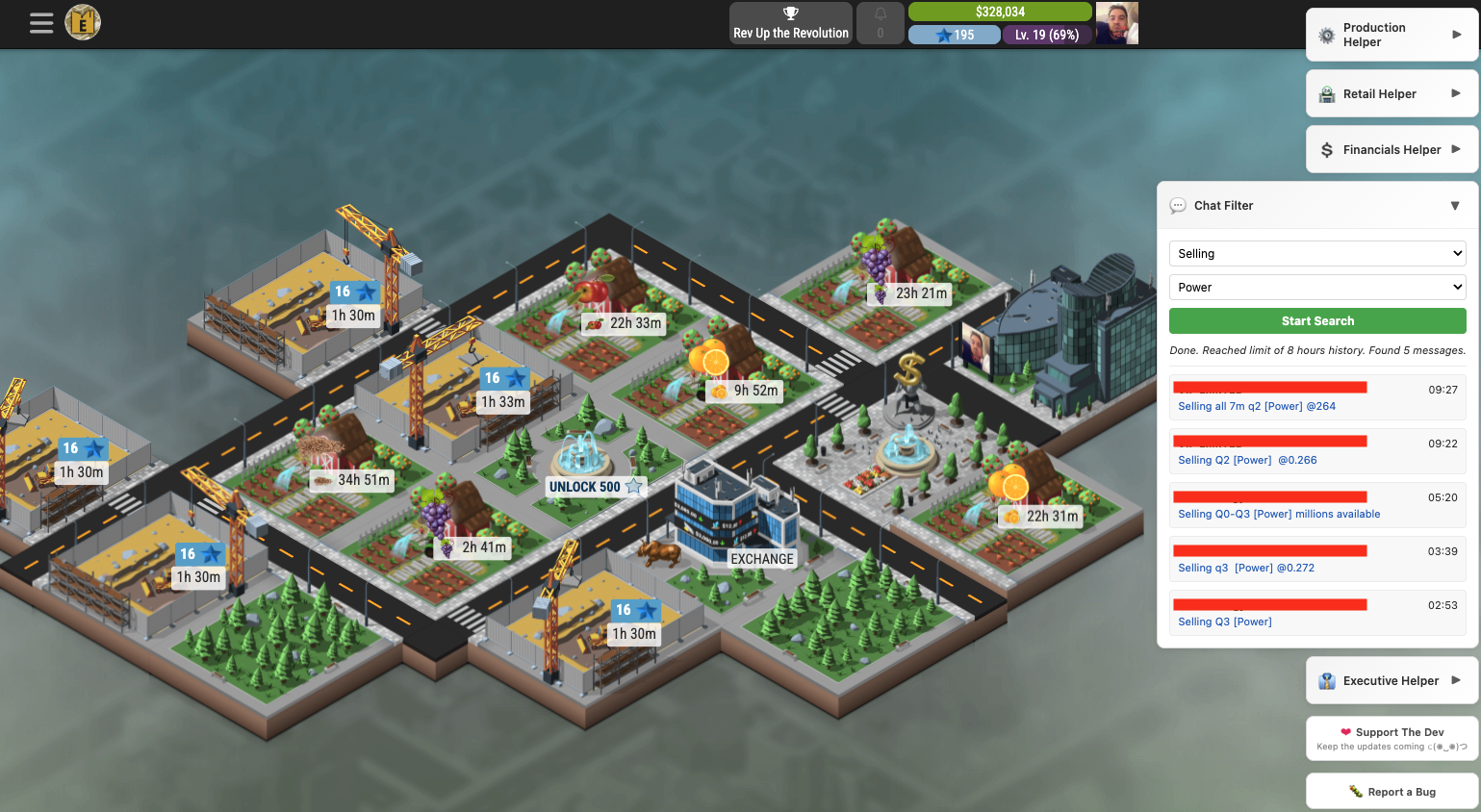Click the Support The Dev button

pos(1392,738)
